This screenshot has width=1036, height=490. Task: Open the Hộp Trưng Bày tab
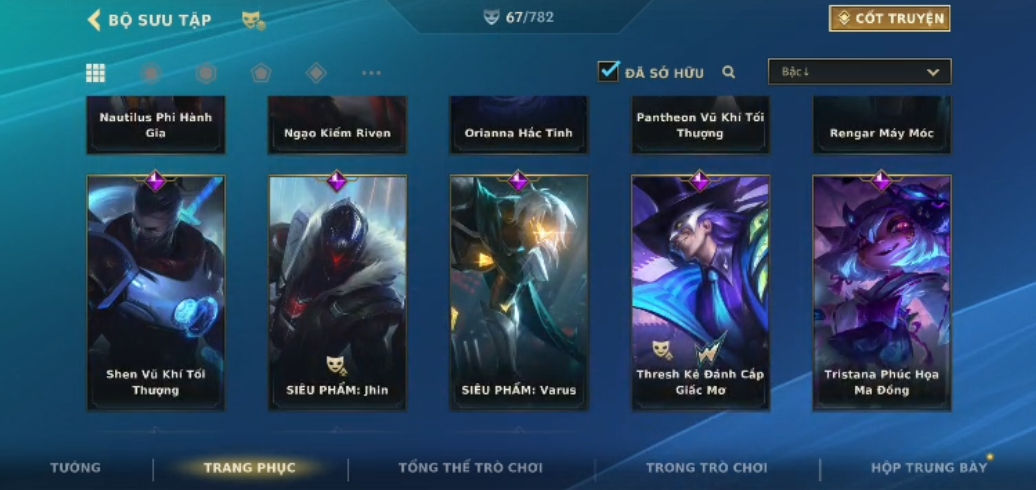pos(928,468)
